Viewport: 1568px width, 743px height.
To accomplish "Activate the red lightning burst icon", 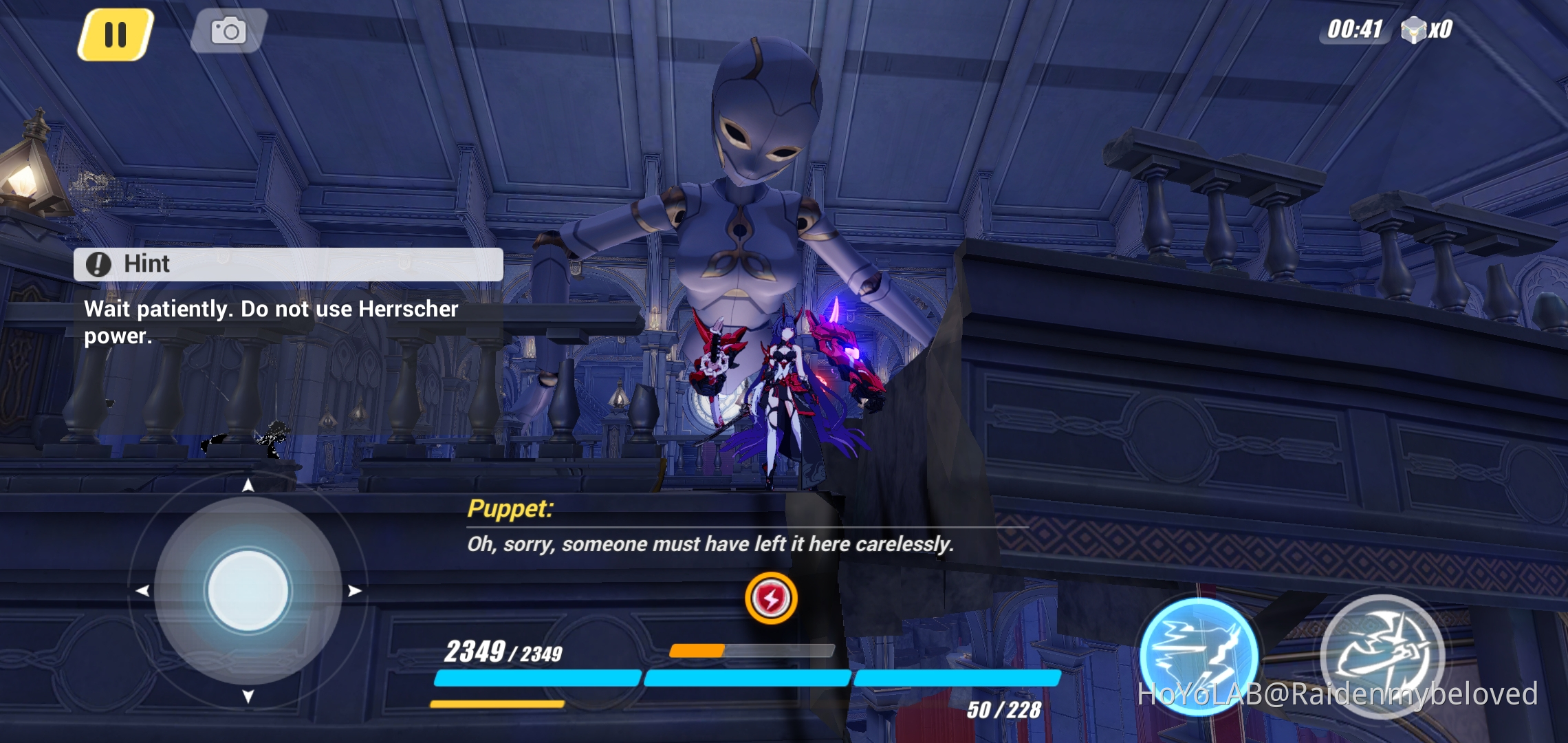I will [772, 599].
